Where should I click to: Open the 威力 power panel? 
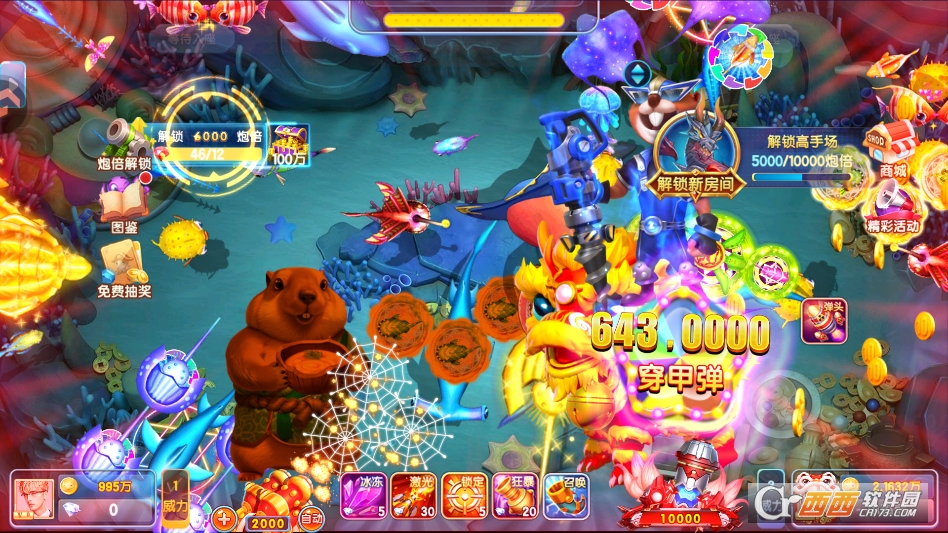[x=174, y=498]
